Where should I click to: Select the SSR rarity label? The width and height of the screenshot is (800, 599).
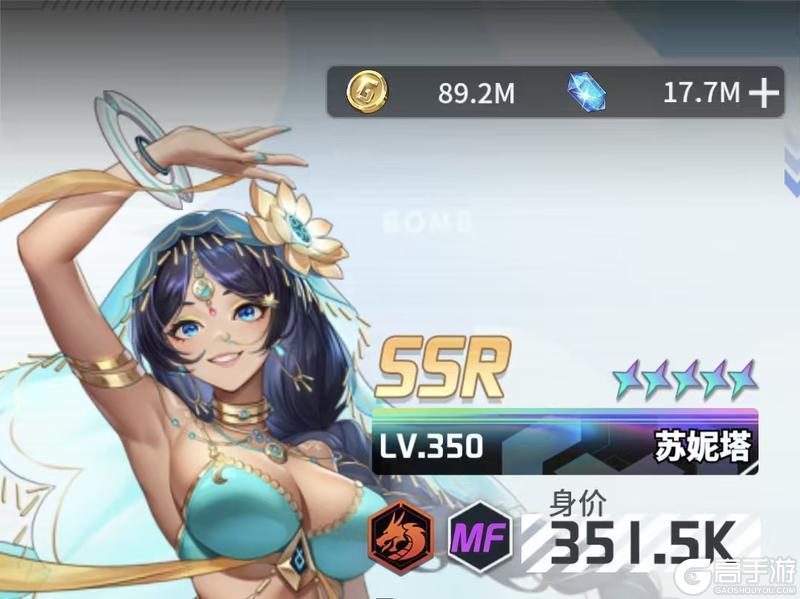pos(442,366)
